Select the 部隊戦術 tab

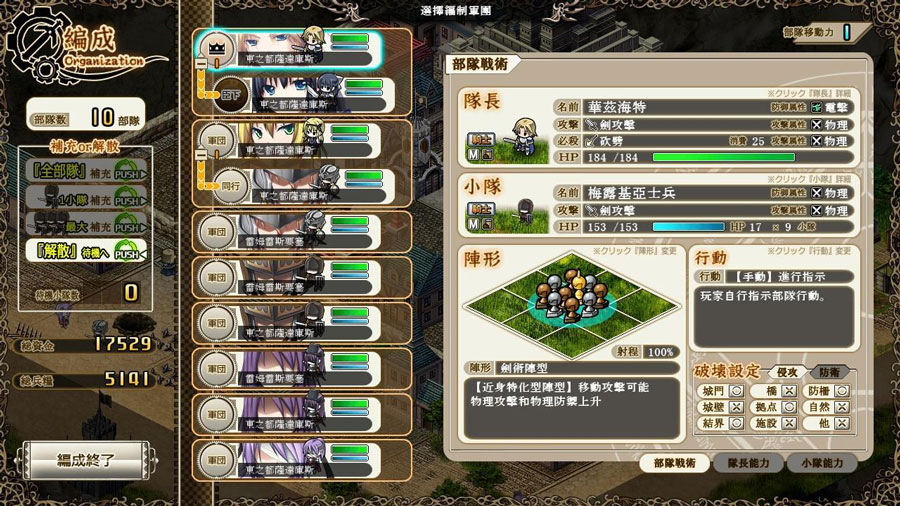tap(675, 463)
